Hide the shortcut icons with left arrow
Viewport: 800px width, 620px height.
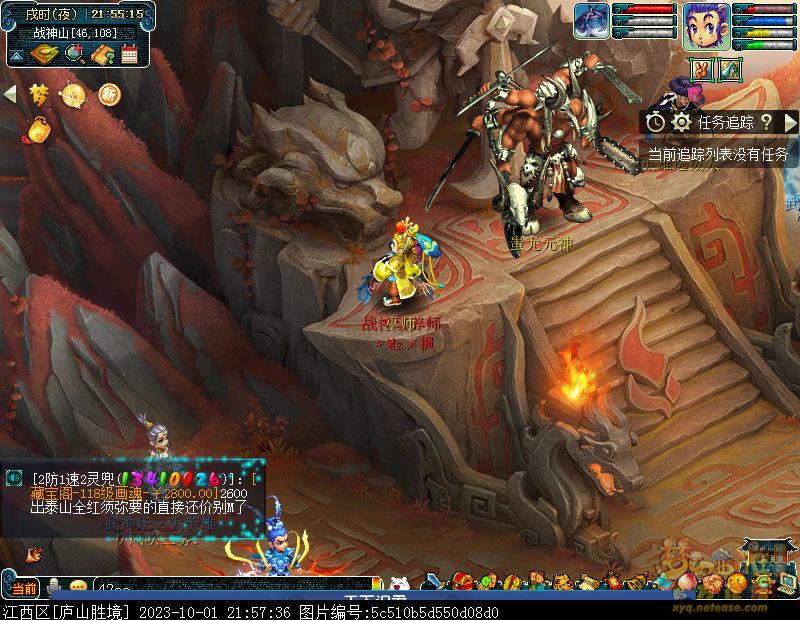click(x=11, y=94)
